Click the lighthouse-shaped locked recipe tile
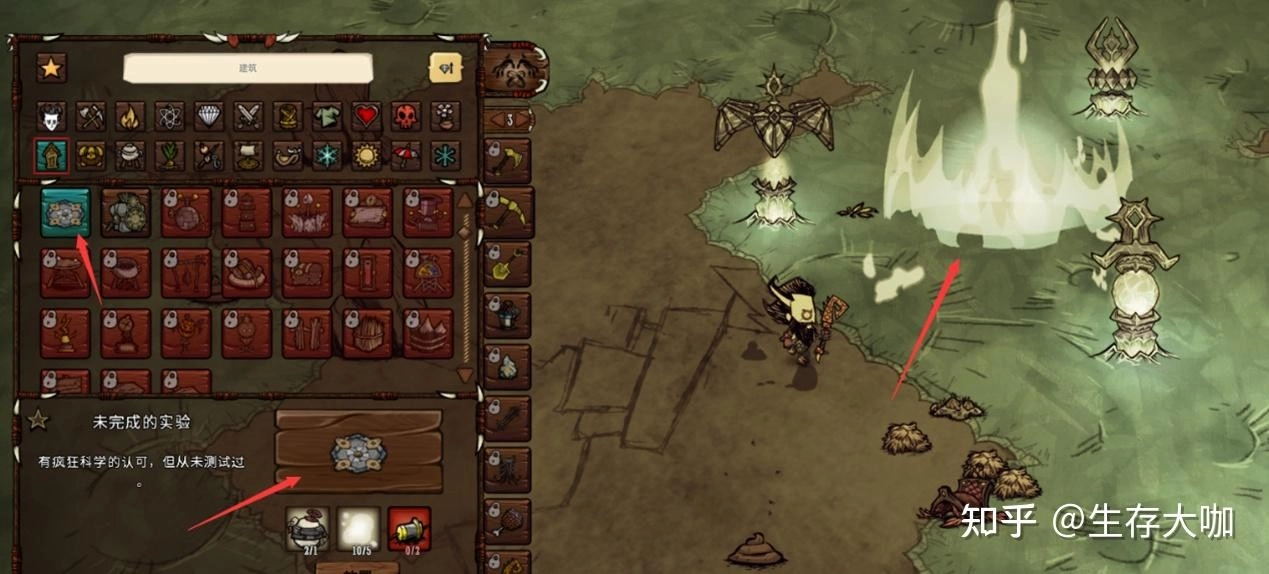This screenshot has height=574, width=1269. tap(247, 212)
